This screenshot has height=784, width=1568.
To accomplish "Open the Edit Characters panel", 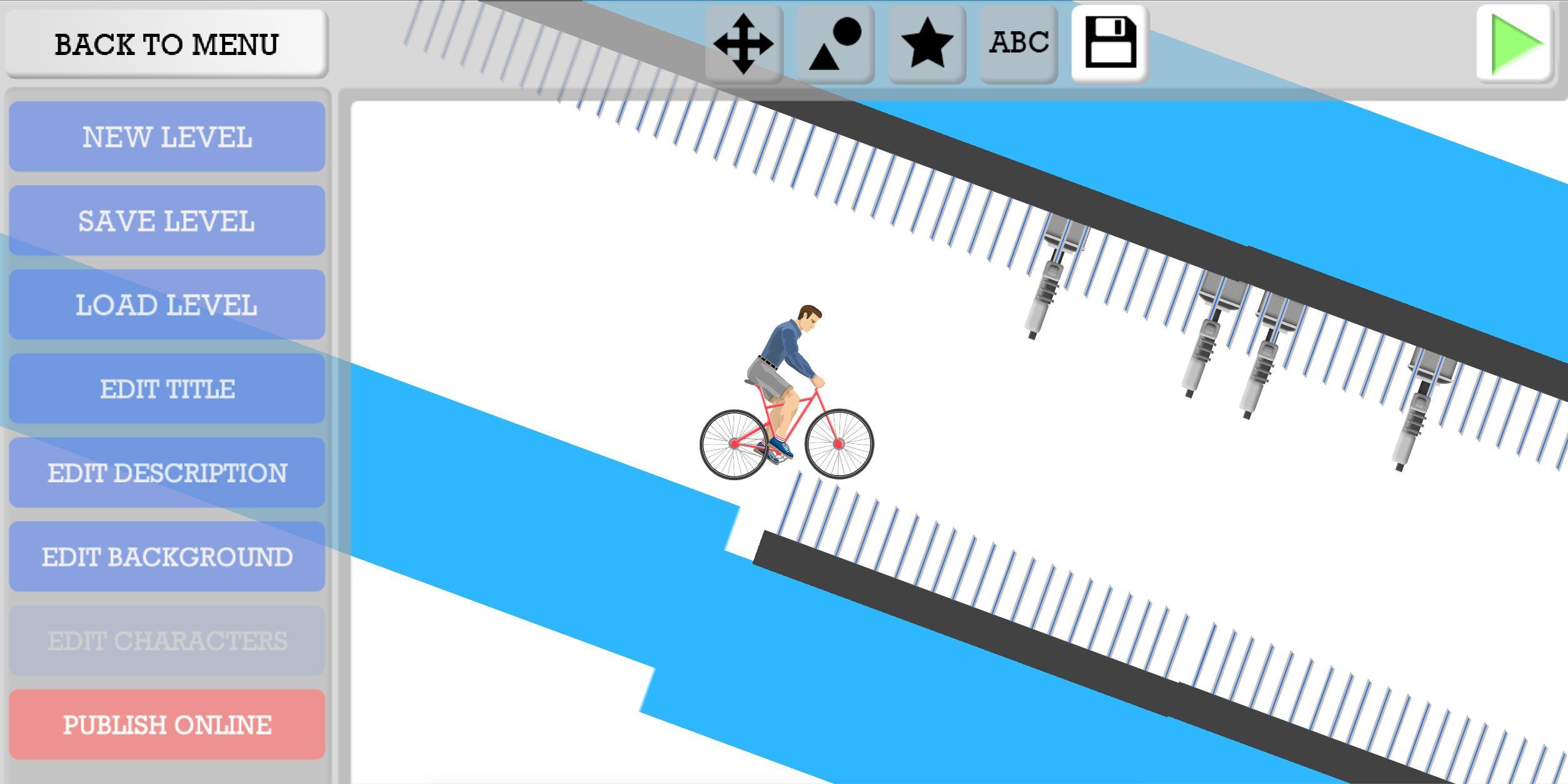I will point(166,640).
